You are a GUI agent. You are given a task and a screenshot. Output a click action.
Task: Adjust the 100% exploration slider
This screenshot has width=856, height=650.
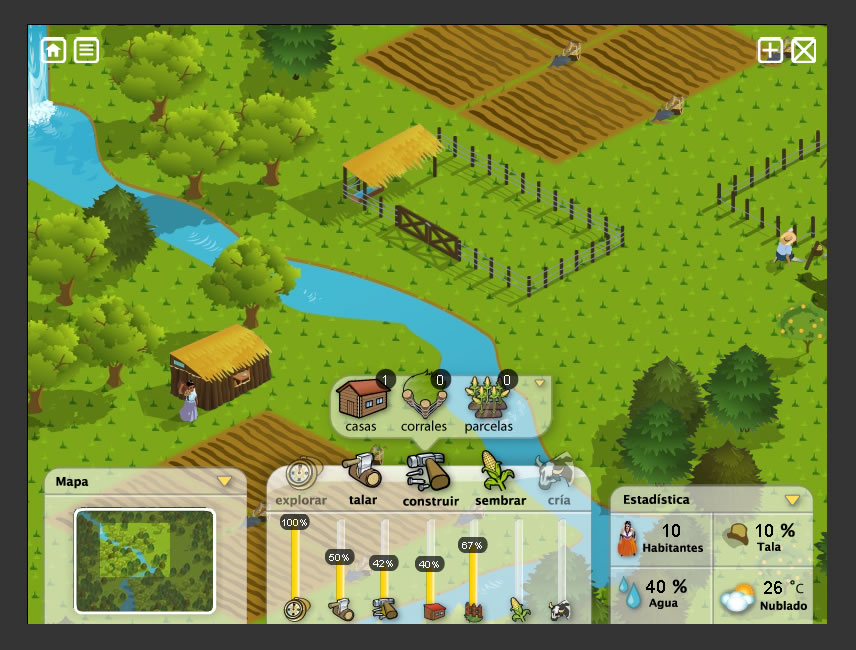294,523
